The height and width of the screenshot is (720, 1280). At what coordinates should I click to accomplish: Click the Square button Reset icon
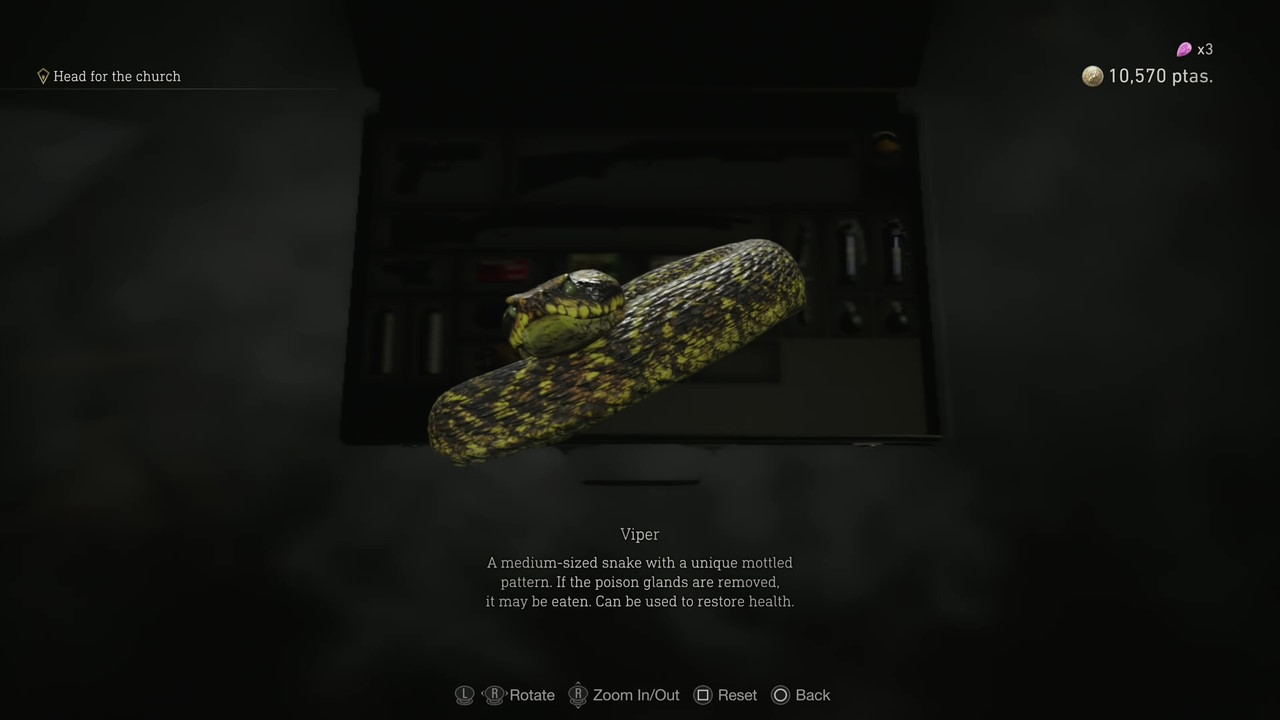click(x=703, y=695)
